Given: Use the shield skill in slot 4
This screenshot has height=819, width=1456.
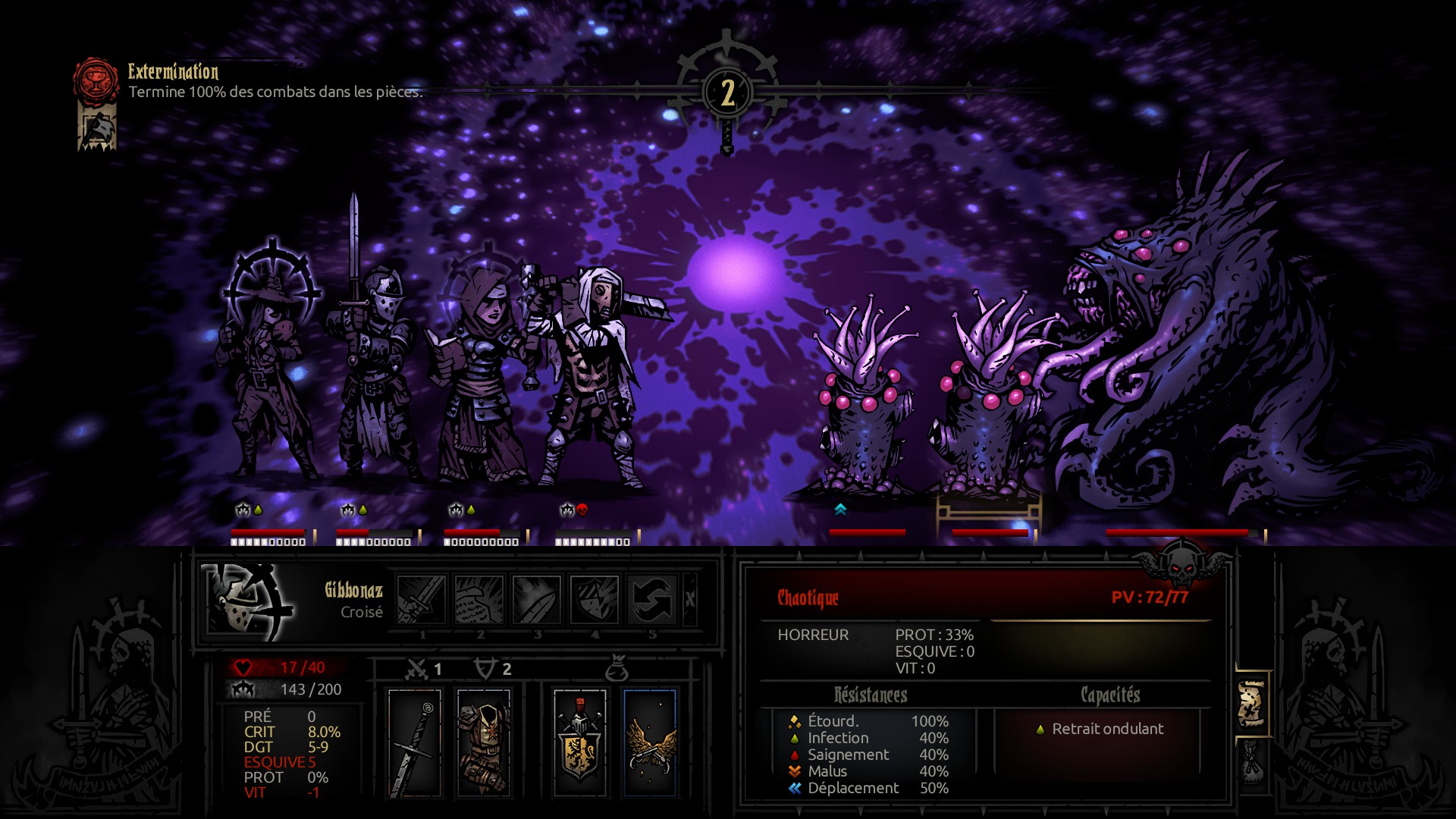Looking at the screenshot, I should (x=595, y=599).
